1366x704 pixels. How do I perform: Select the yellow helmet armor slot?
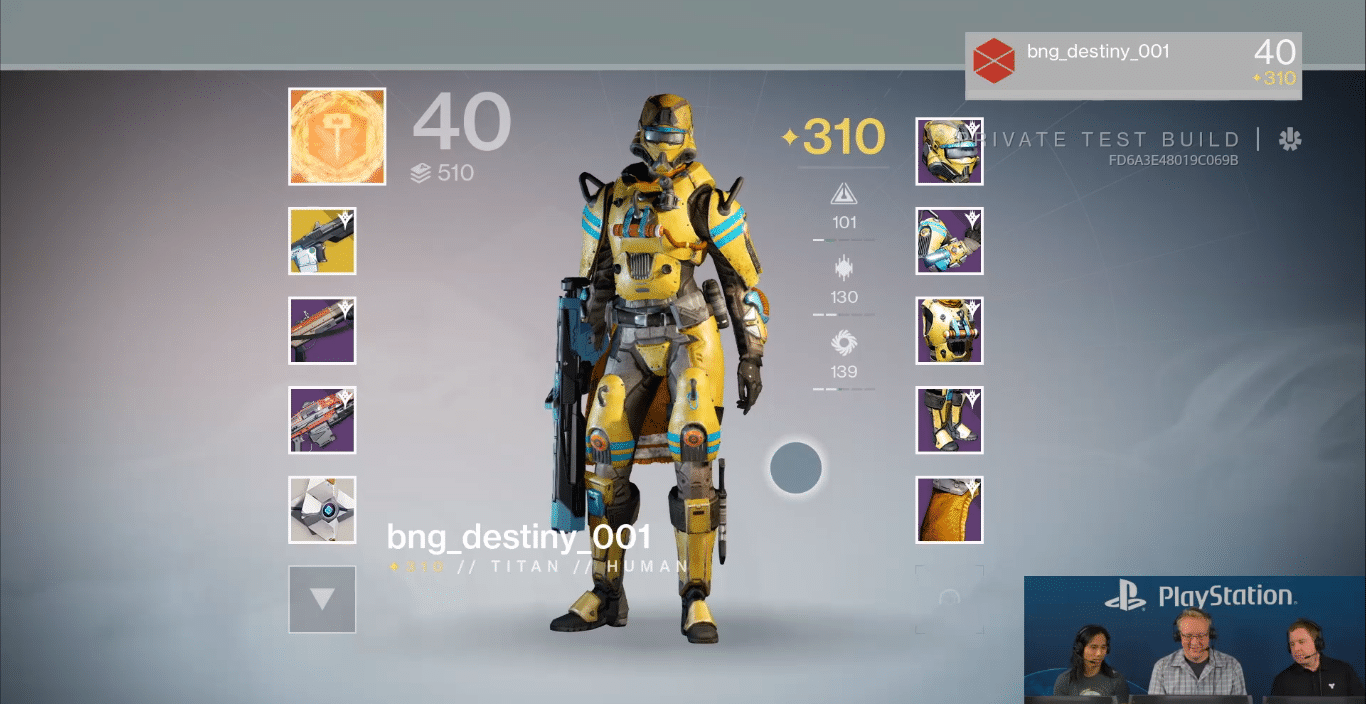pos(949,151)
